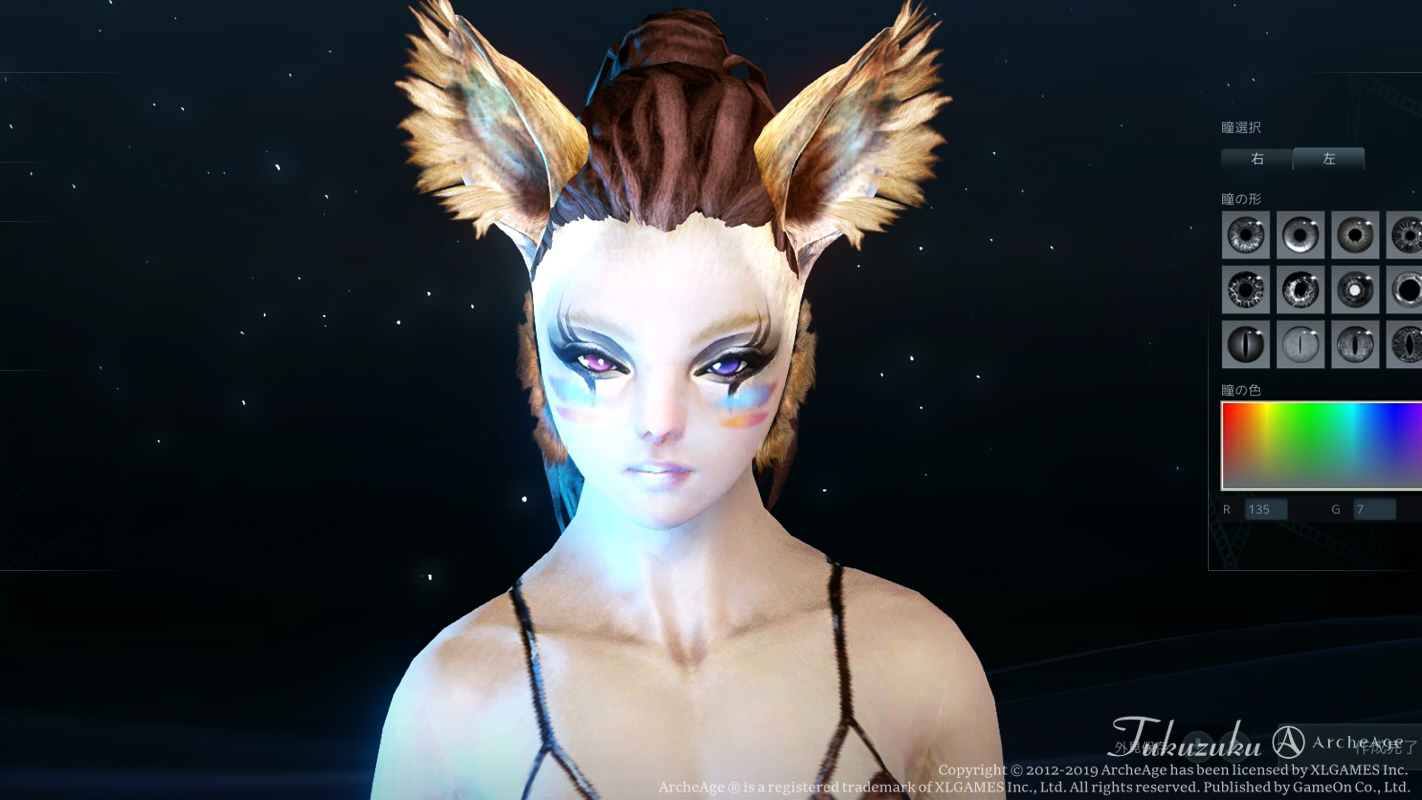Select the first round gray iris shape
The height and width of the screenshot is (800, 1422).
[1245, 235]
